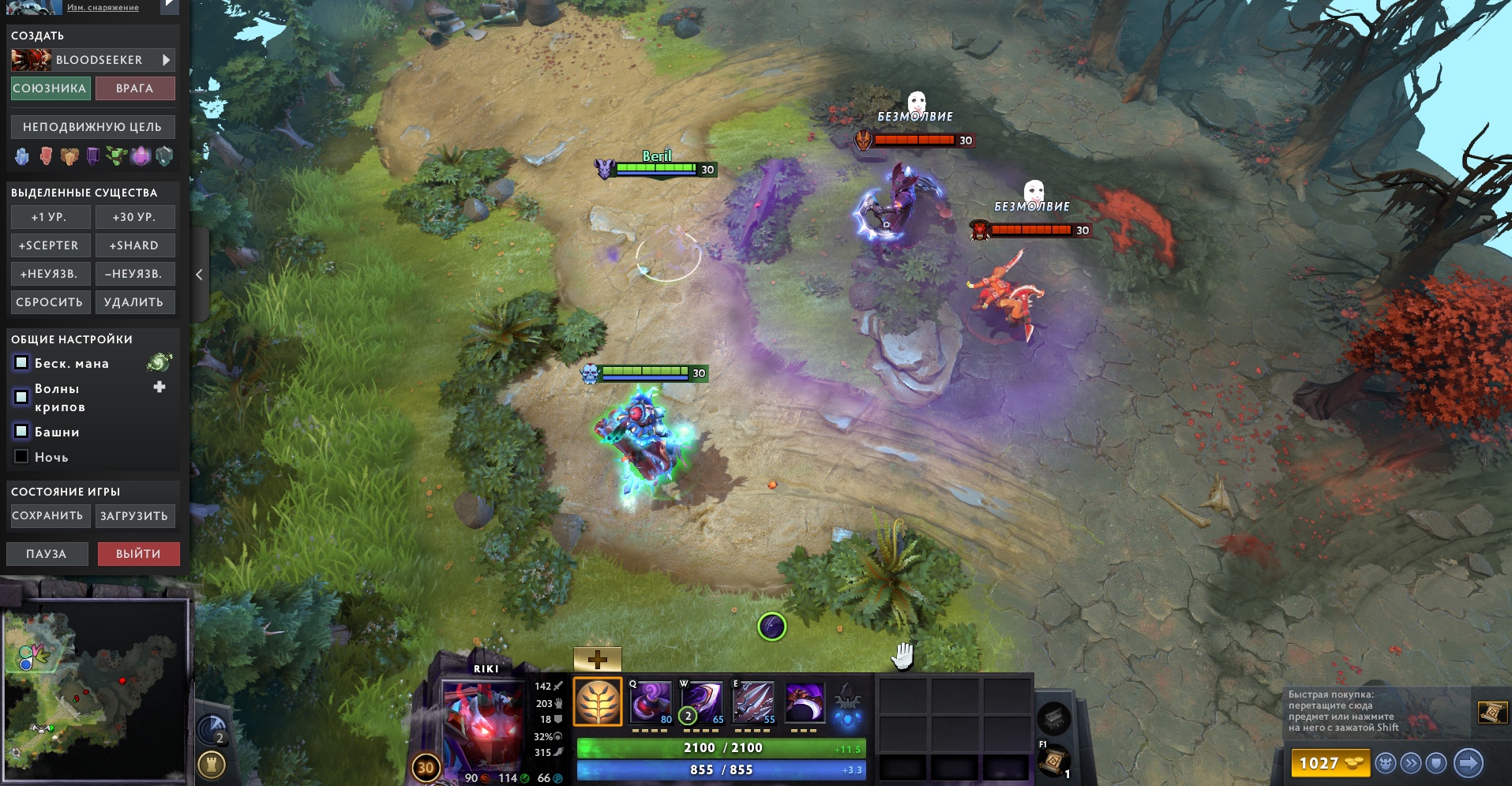Select the 'СОЮЗНИКА' tab
Viewport: 1512px width, 786px height.
tap(49, 88)
